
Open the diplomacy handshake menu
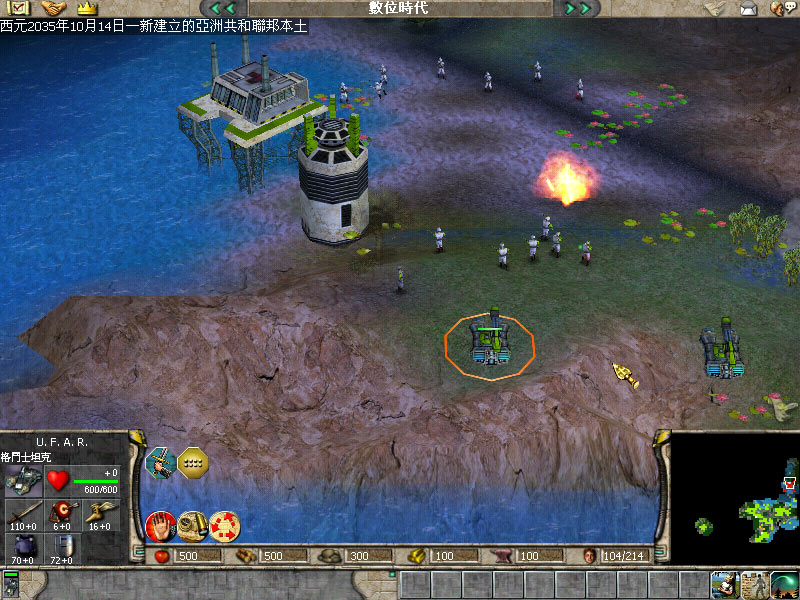coord(52,8)
